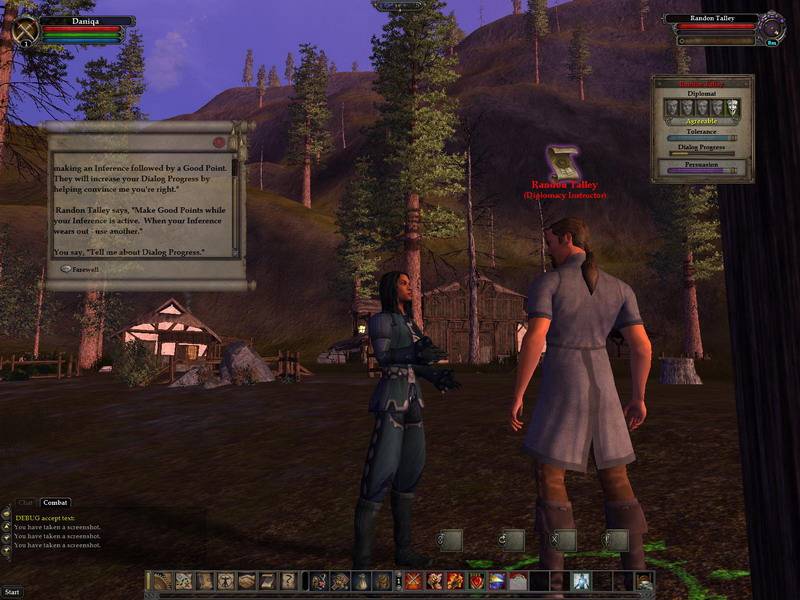Click the Start button
800x600 pixels.
12,592
